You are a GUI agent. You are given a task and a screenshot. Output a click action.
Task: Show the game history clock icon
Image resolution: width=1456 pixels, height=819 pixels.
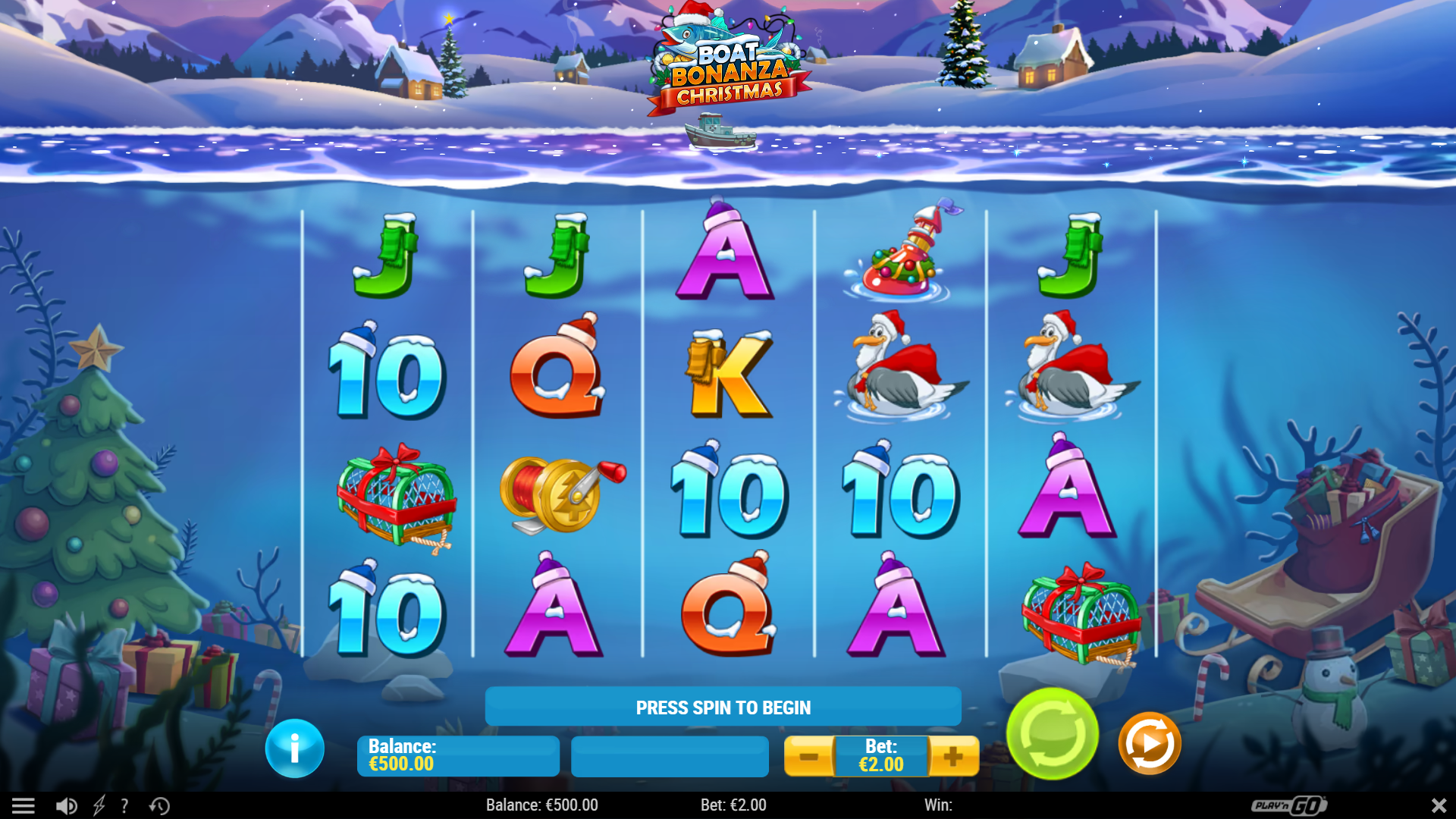coord(159,805)
